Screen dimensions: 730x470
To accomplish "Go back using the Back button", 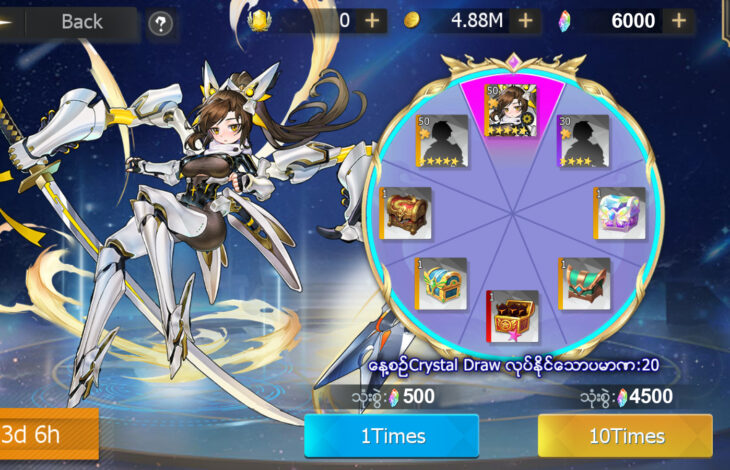I will tap(80, 21).
